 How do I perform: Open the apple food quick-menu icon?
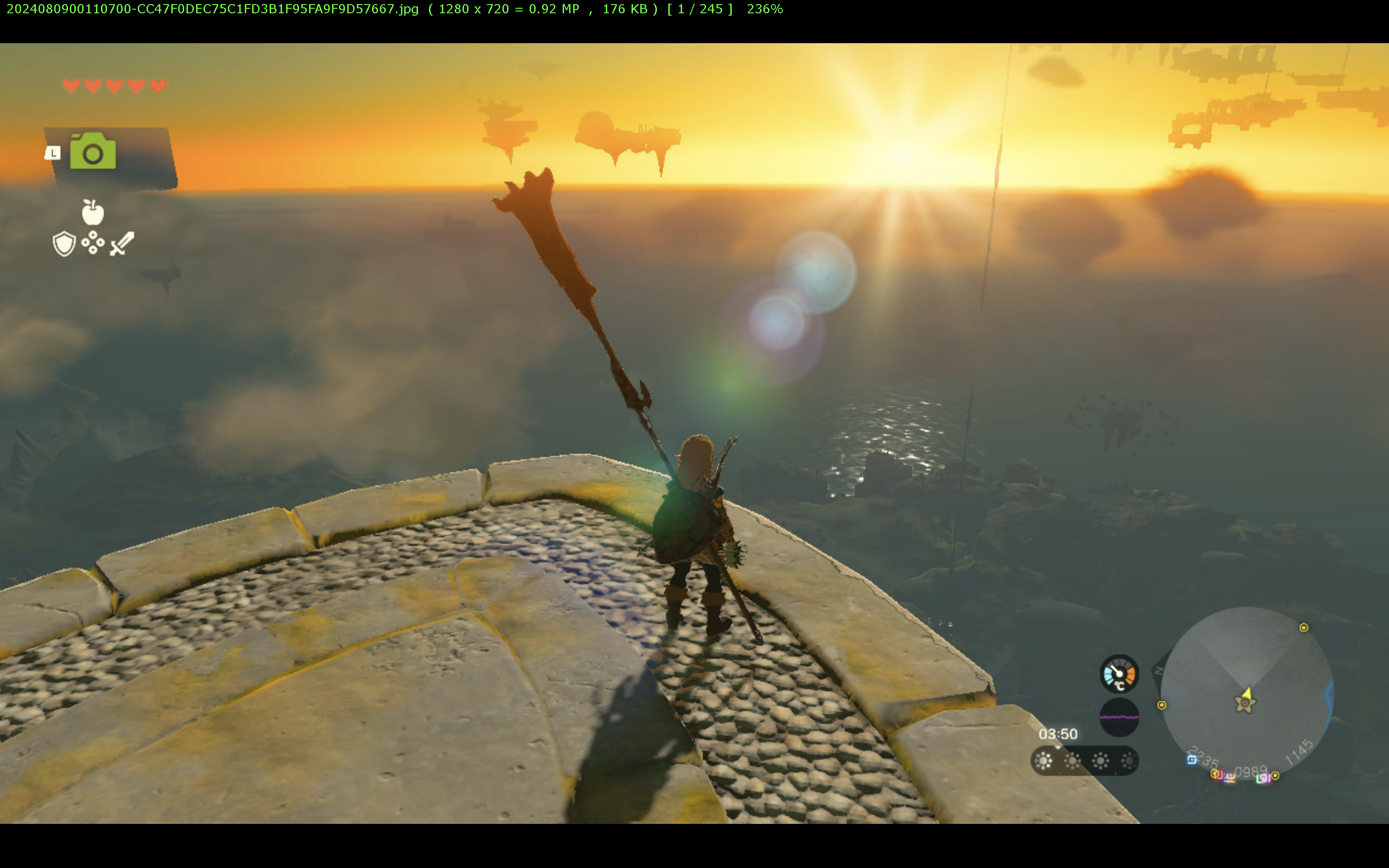pyautogui.click(x=93, y=212)
